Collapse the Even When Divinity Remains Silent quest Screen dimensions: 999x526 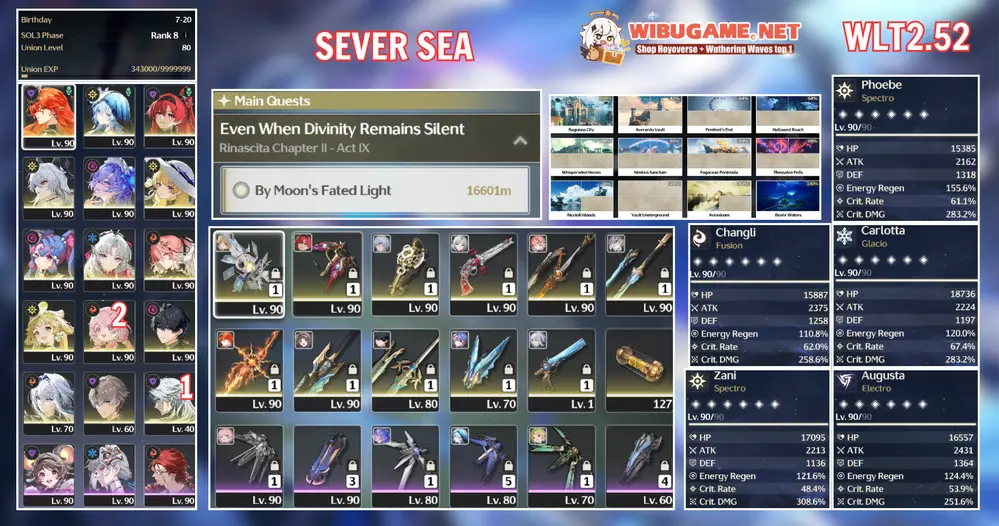(x=519, y=141)
